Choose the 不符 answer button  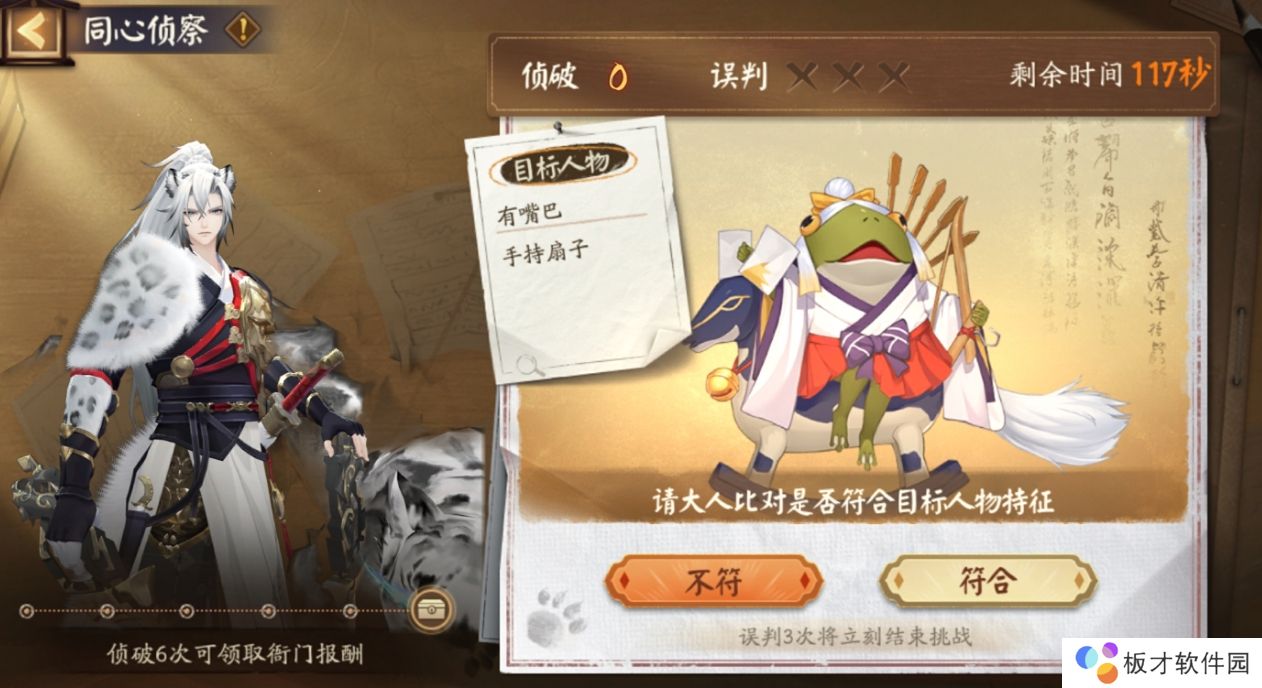coord(713,582)
